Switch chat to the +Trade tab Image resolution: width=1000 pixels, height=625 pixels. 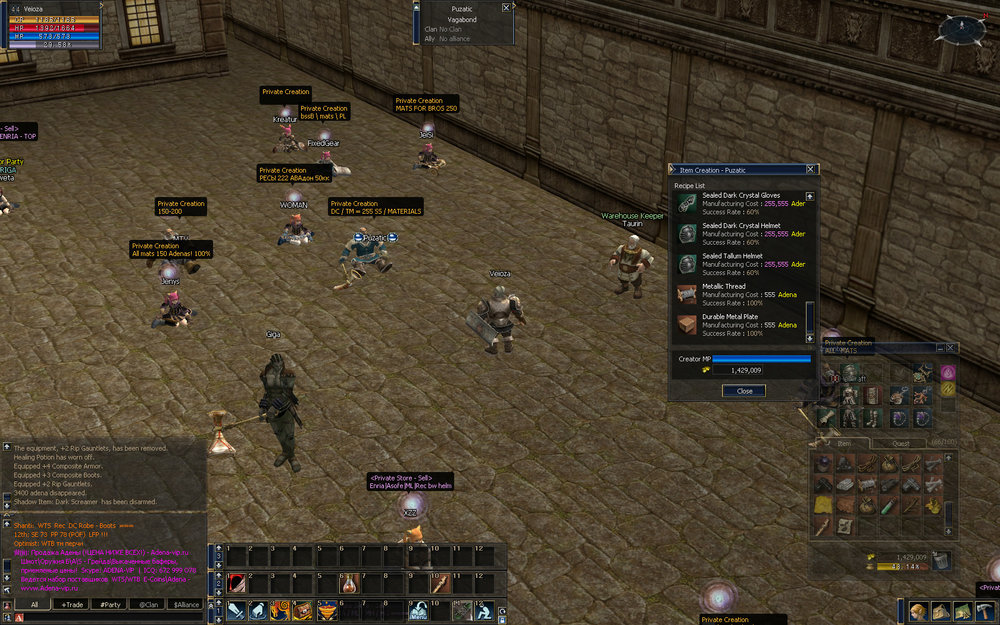pyautogui.click(x=72, y=604)
